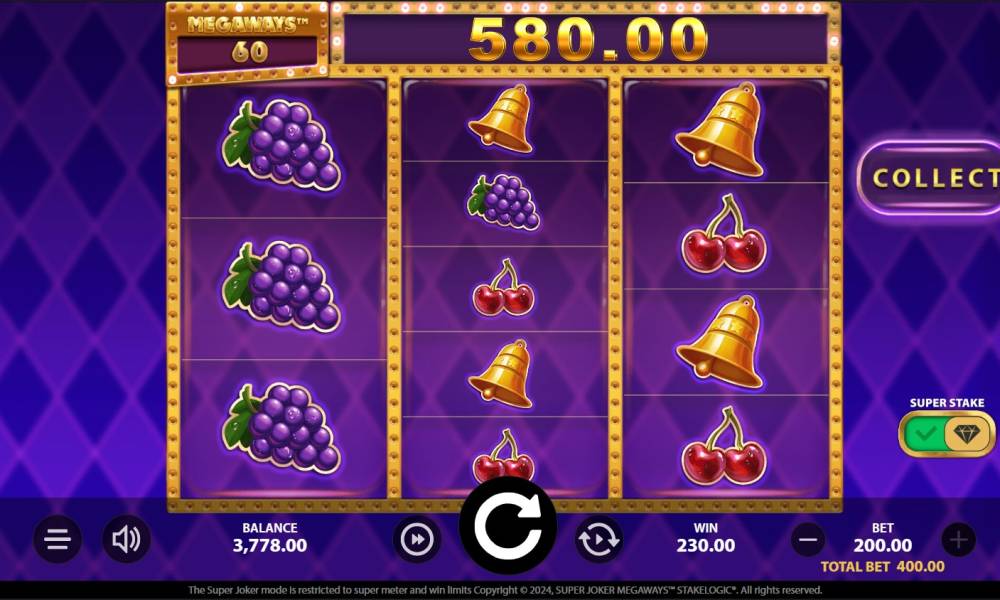This screenshot has width=1000, height=600.
Task: Decrease the bet with the minus button
Action: tap(808, 540)
